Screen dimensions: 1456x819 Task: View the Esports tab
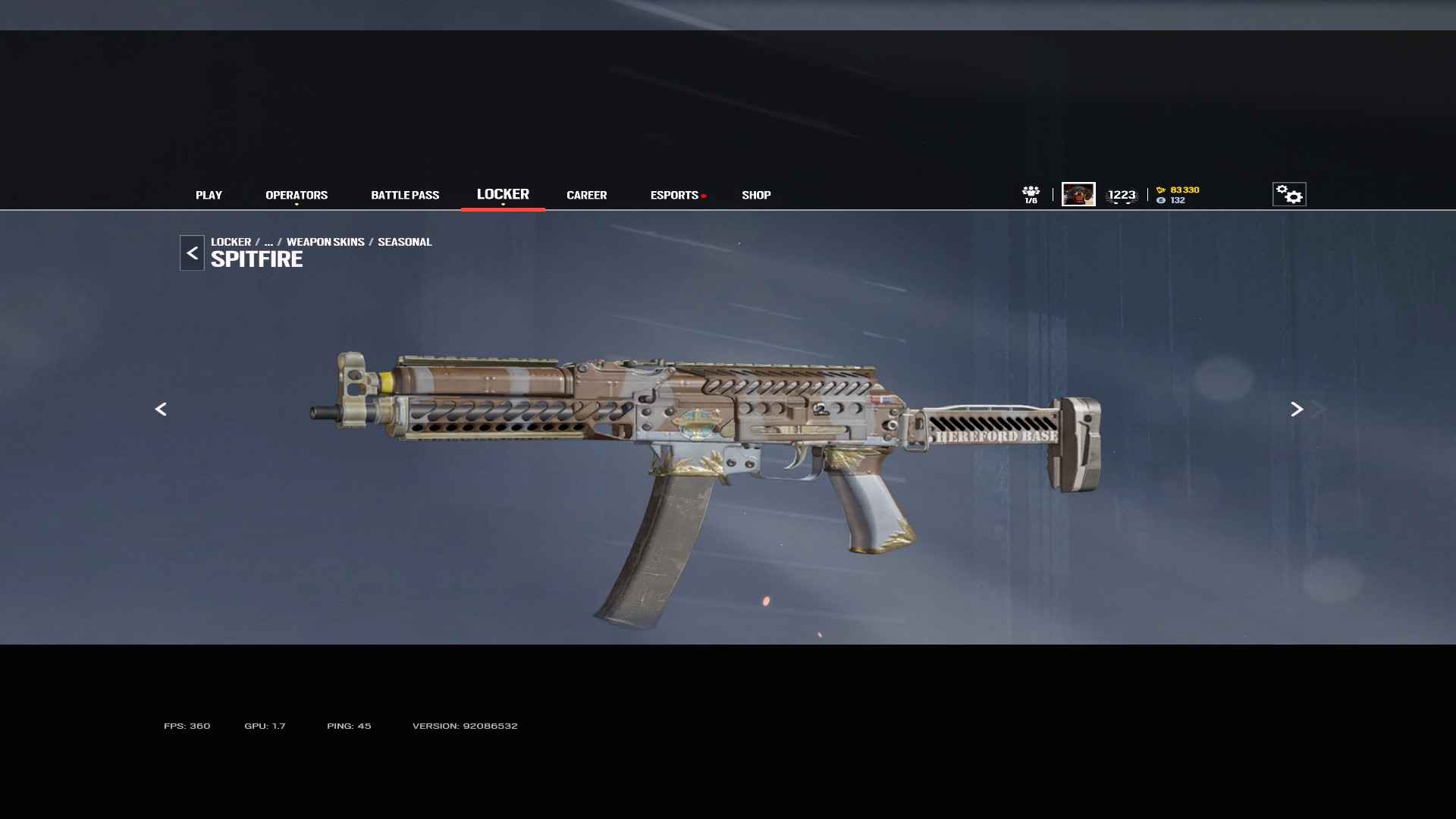(674, 195)
